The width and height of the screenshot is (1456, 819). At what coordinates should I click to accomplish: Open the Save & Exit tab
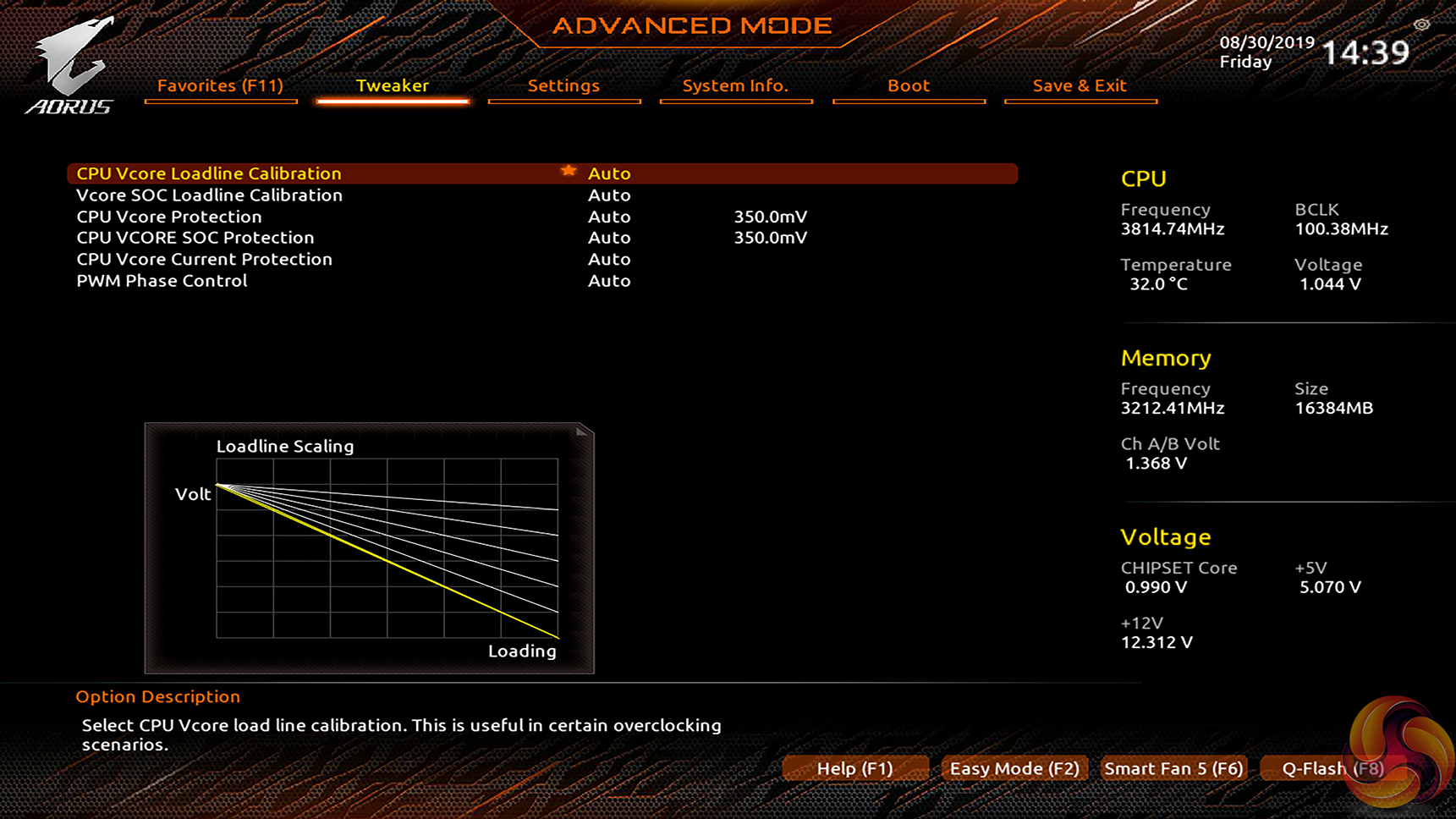click(x=1080, y=85)
